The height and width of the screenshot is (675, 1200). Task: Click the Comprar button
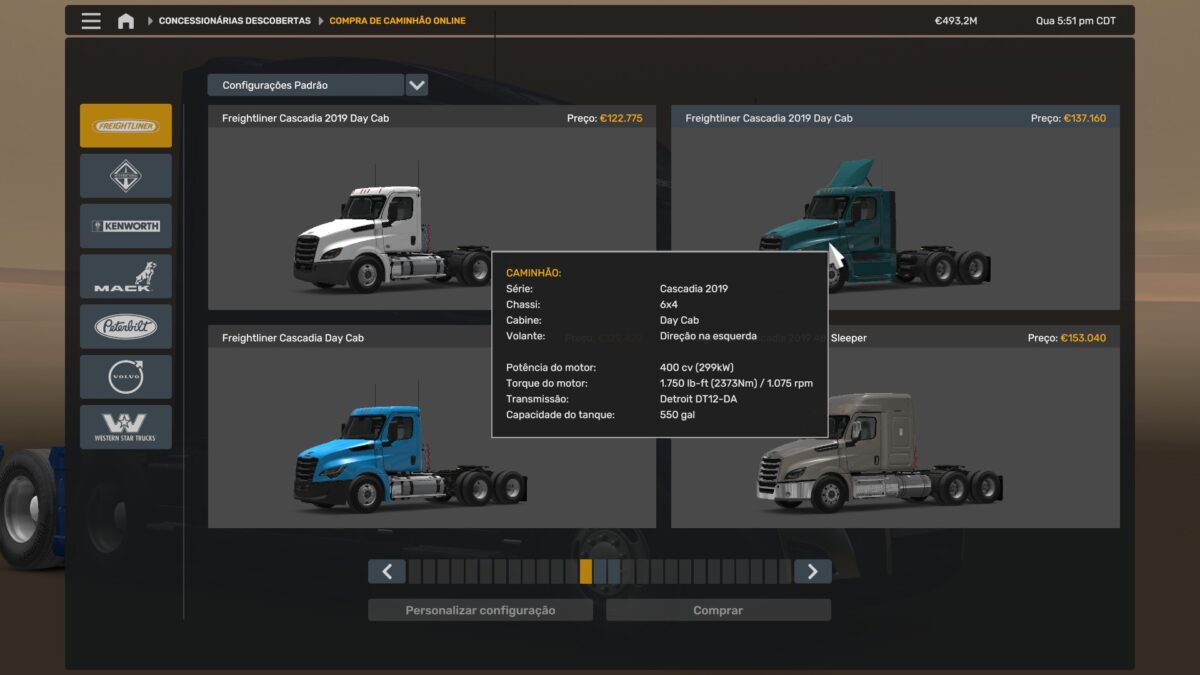pyautogui.click(x=718, y=610)
